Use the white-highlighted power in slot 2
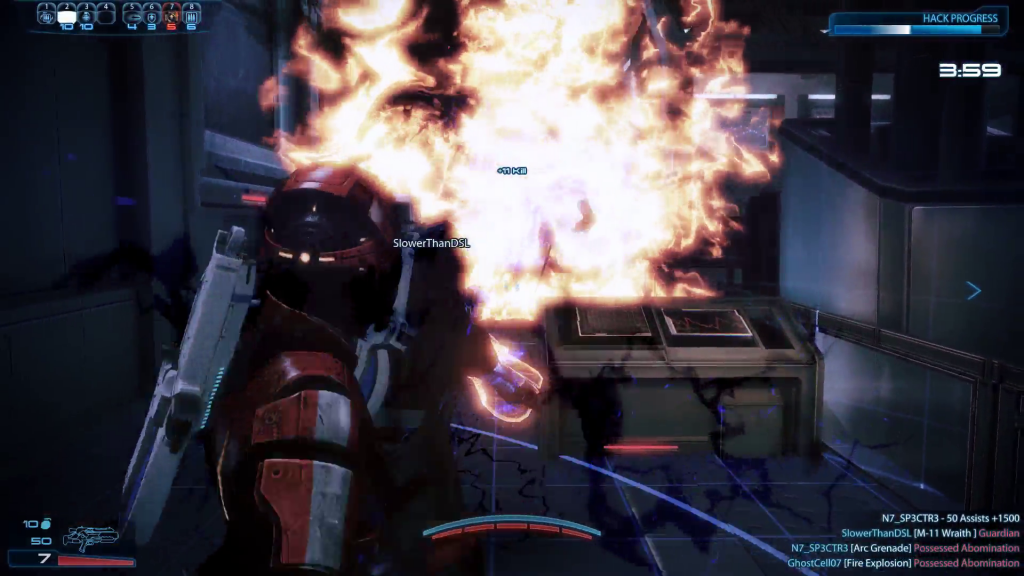This screenshot has width=1024, height=576. [66, 16]
